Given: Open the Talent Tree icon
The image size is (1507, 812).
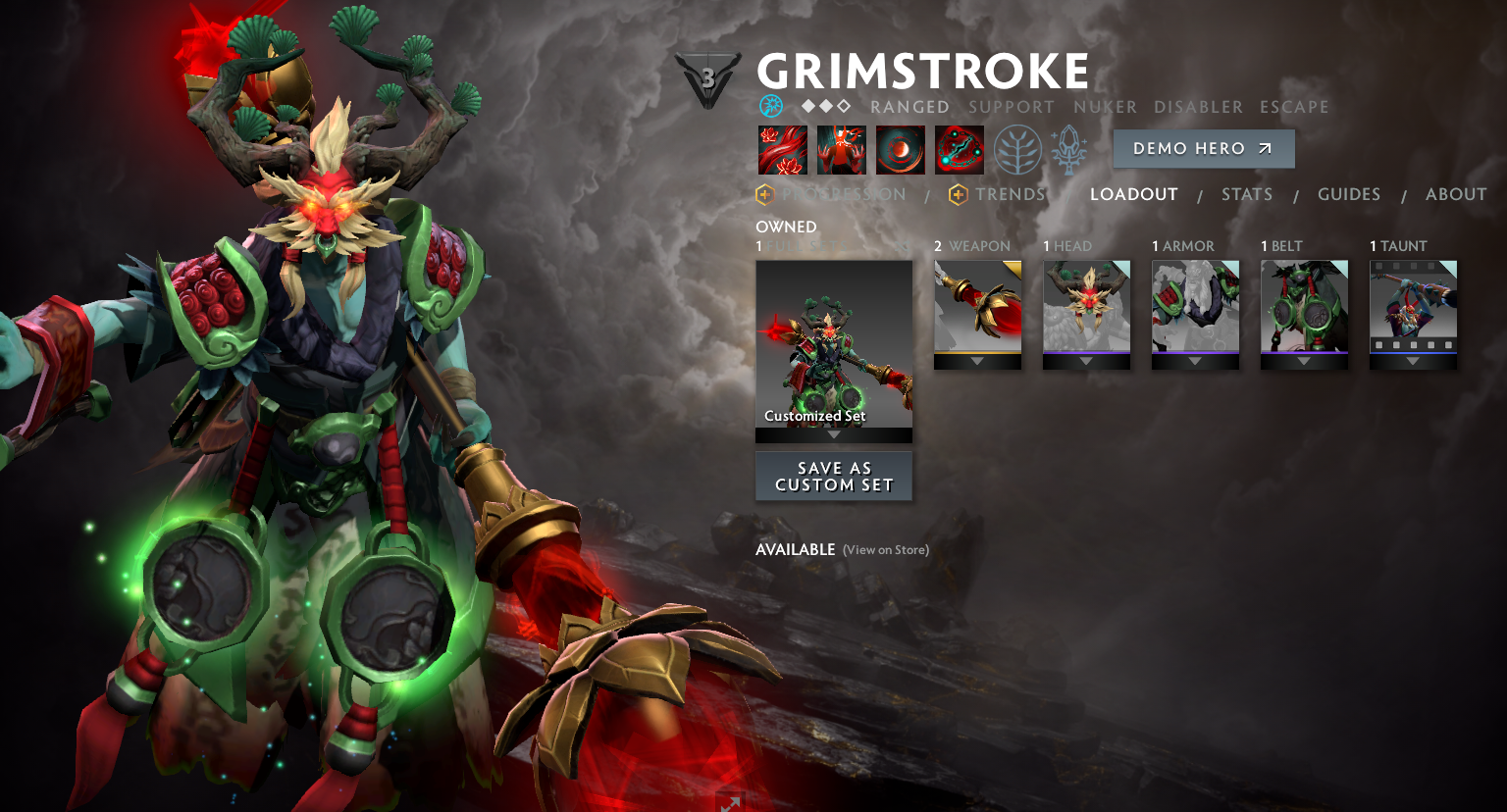Looking at the screenshot, I should pyautogui.click(x=1017, y=150).
